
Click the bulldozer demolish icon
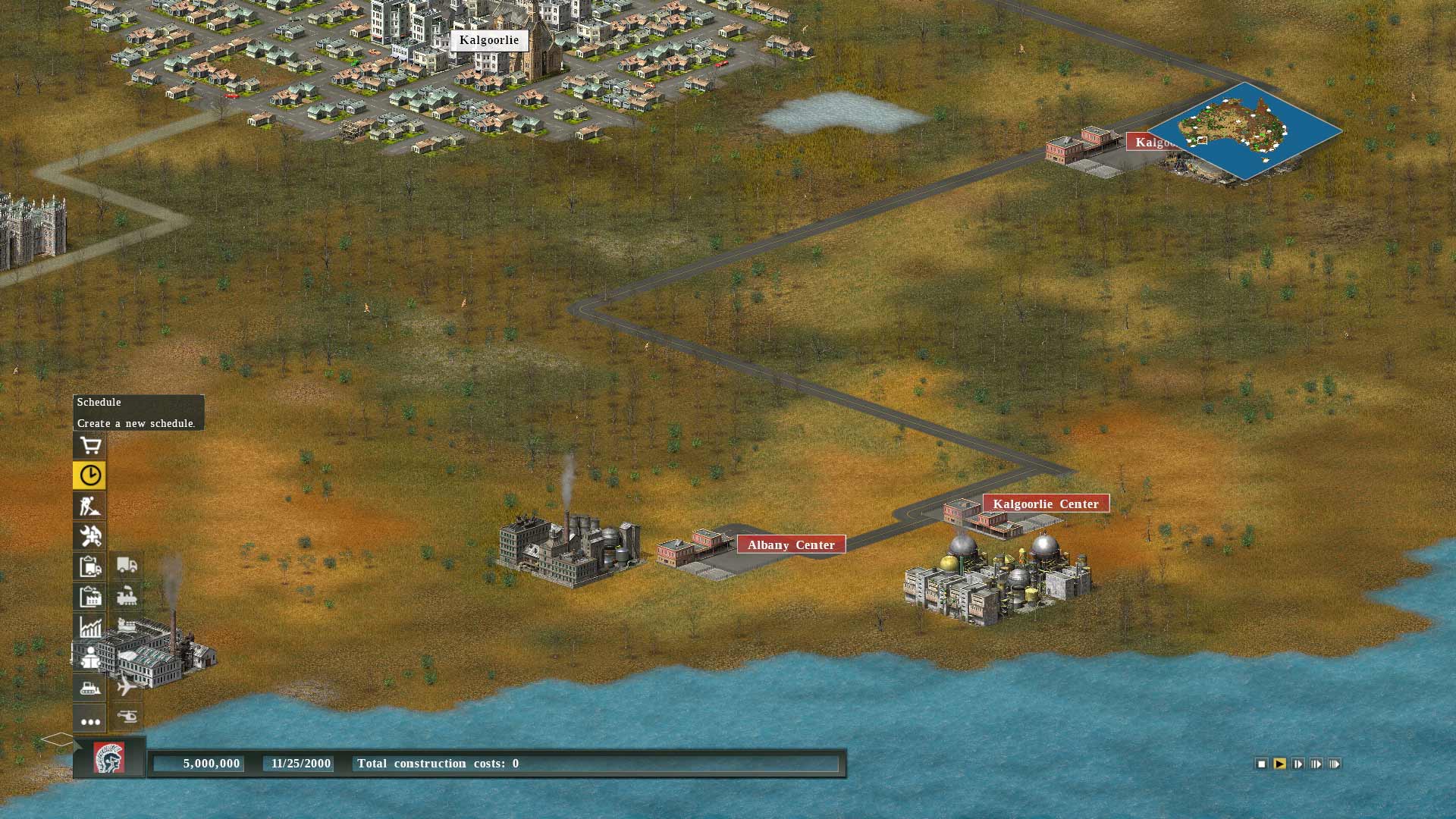click(89, 689)
